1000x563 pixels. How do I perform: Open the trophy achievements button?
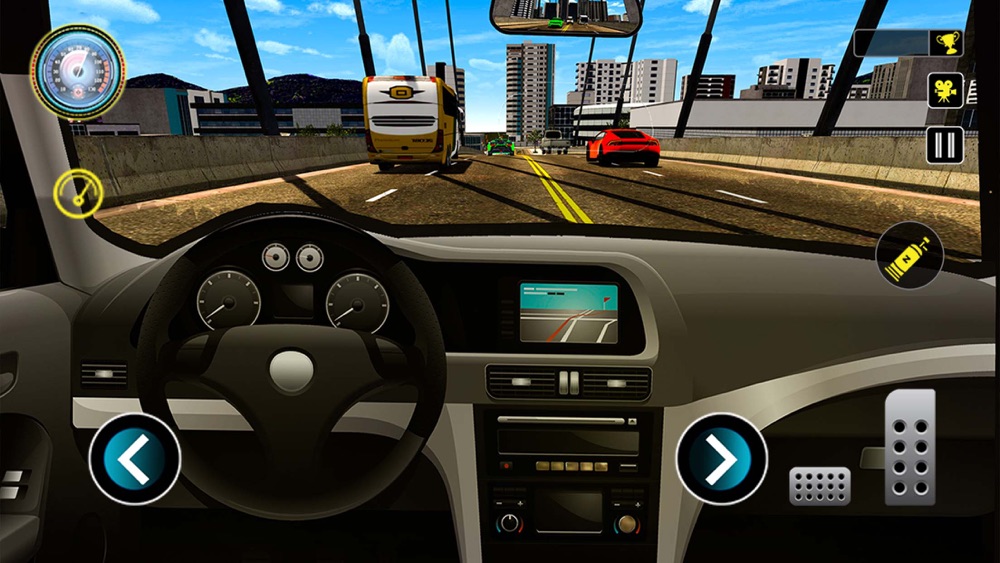(x=945, y=42)
